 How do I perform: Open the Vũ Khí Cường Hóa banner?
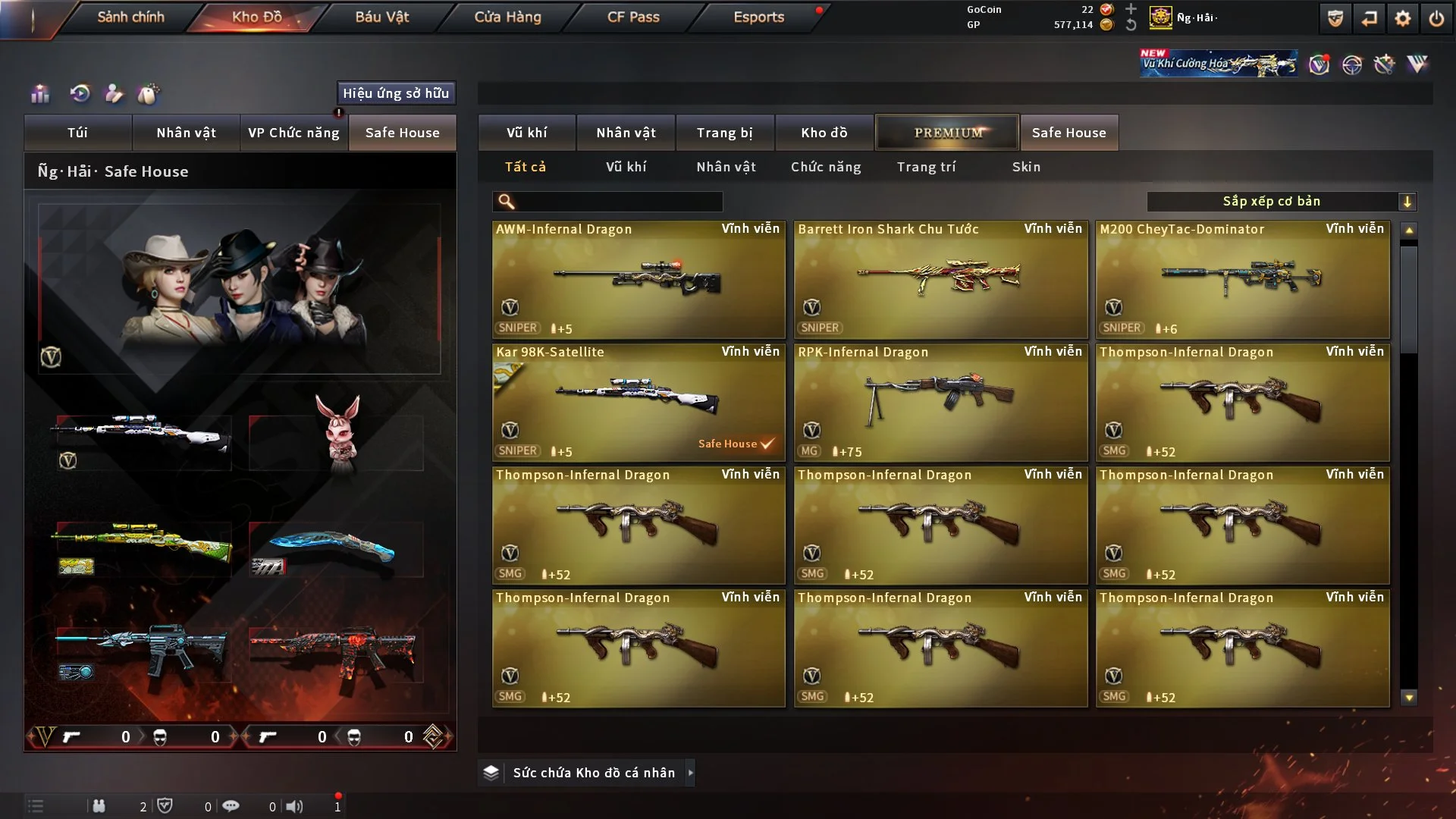1218,64
